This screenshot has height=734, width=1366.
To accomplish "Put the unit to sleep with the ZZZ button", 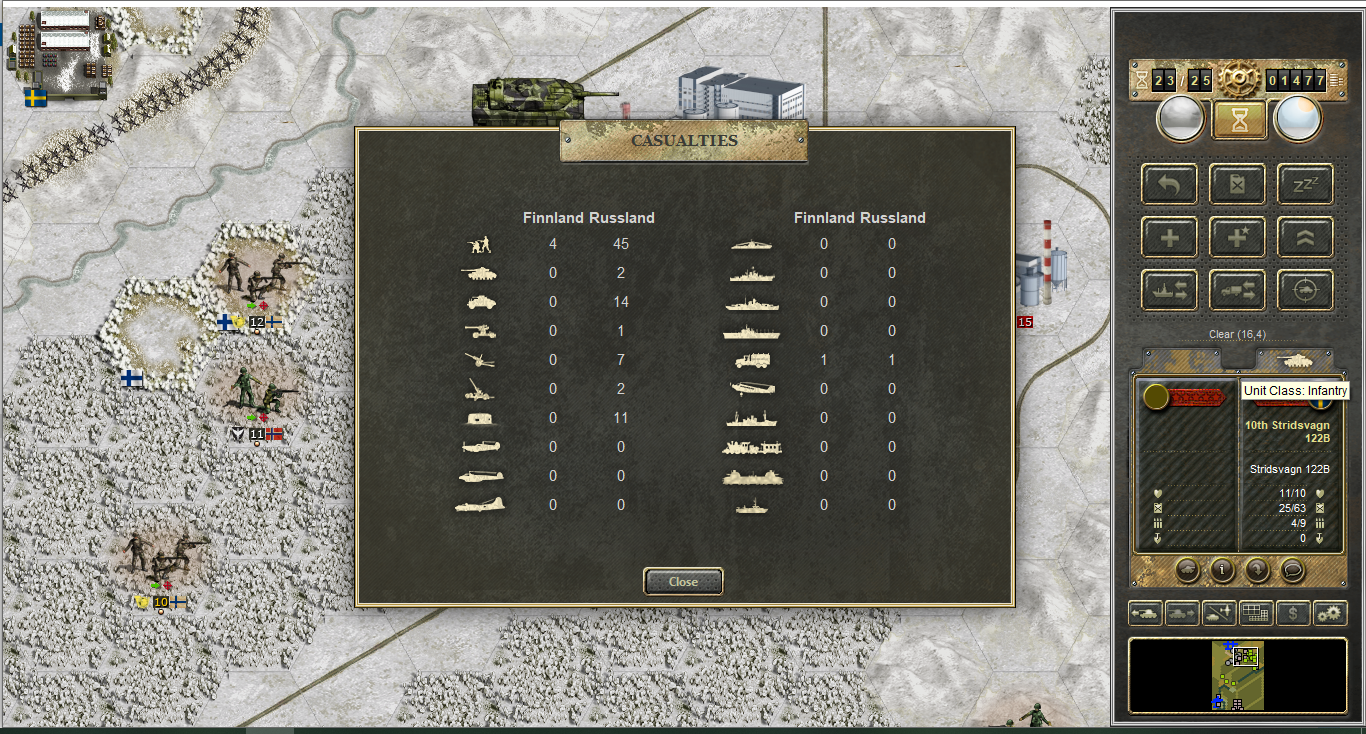I will 1304,184.
